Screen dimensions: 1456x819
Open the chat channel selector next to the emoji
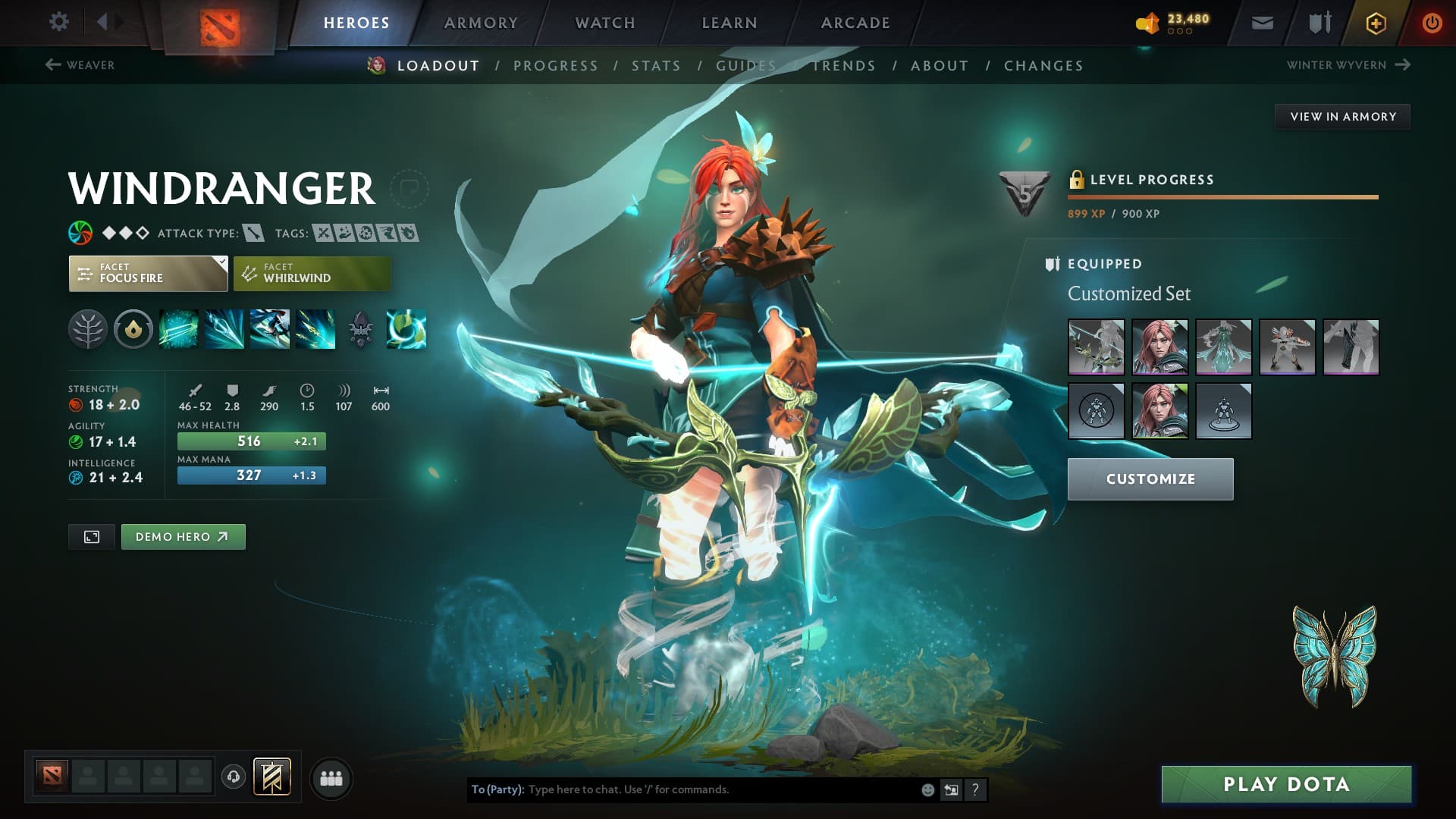951,790
